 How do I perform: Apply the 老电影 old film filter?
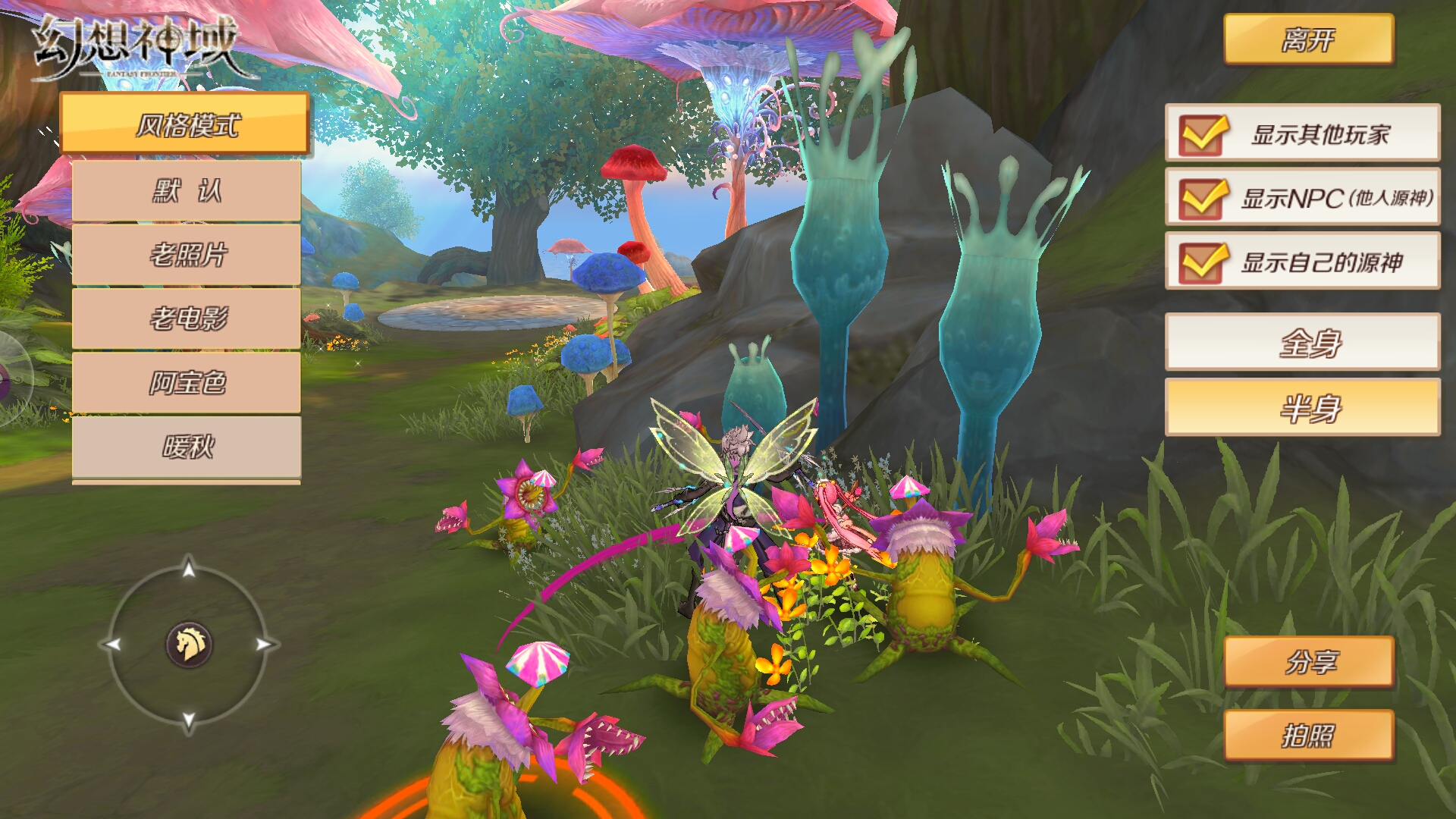tap(186, 318)
